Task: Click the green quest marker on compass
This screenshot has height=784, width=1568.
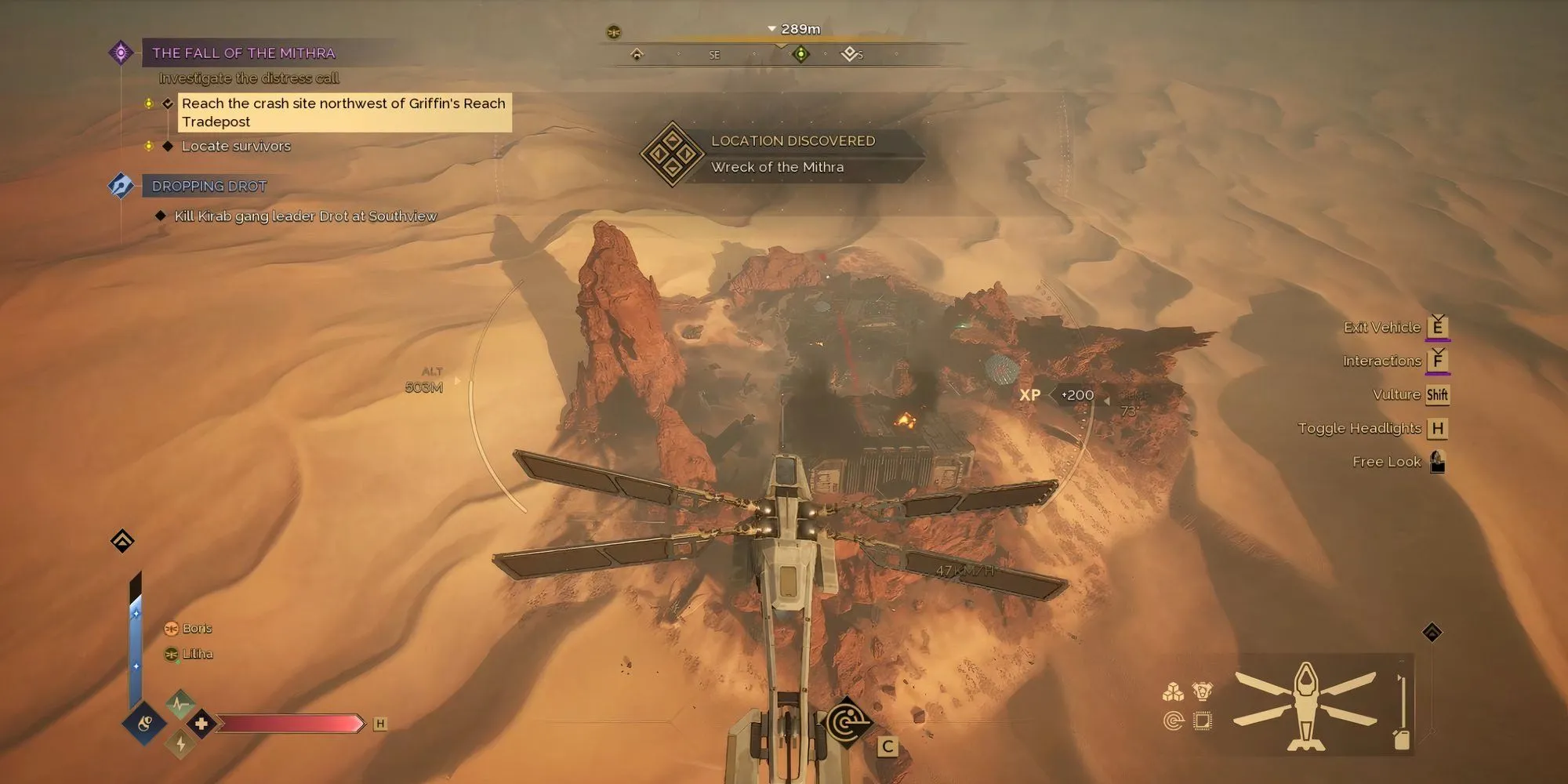Action: coord(800,54)
